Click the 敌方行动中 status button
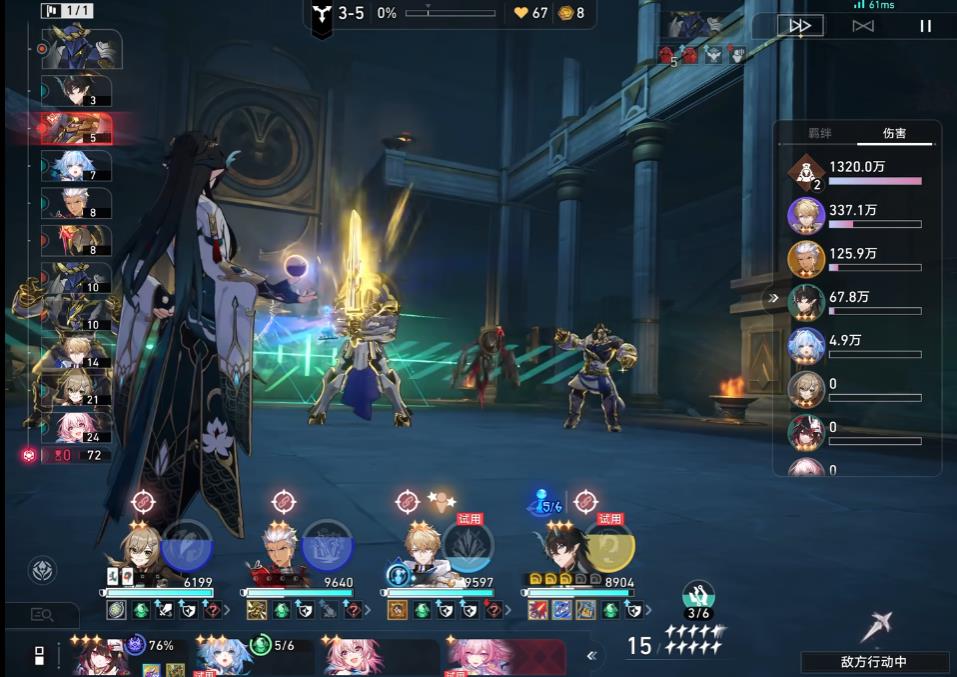 [873, 662]
